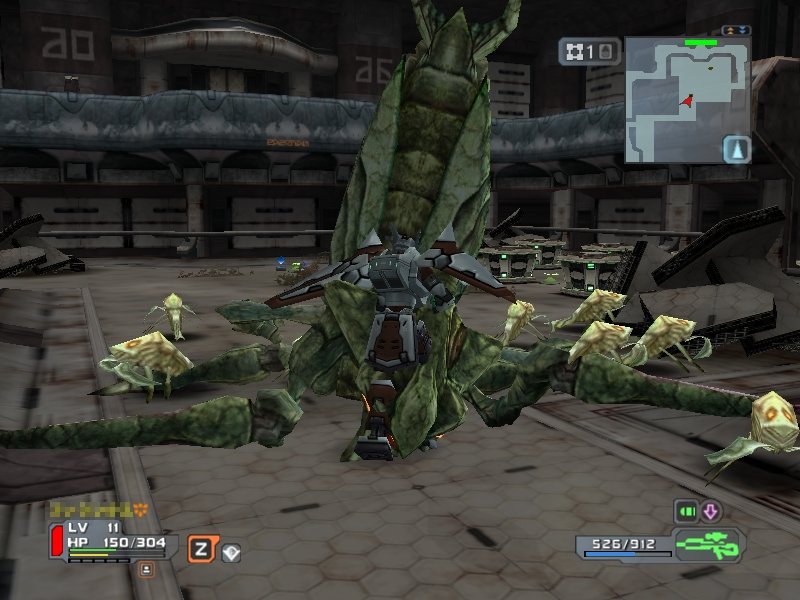Screen dimensions: 800x600
Task: Click the orange and blue arrows above minimap
Action: (x=736, y=31)
